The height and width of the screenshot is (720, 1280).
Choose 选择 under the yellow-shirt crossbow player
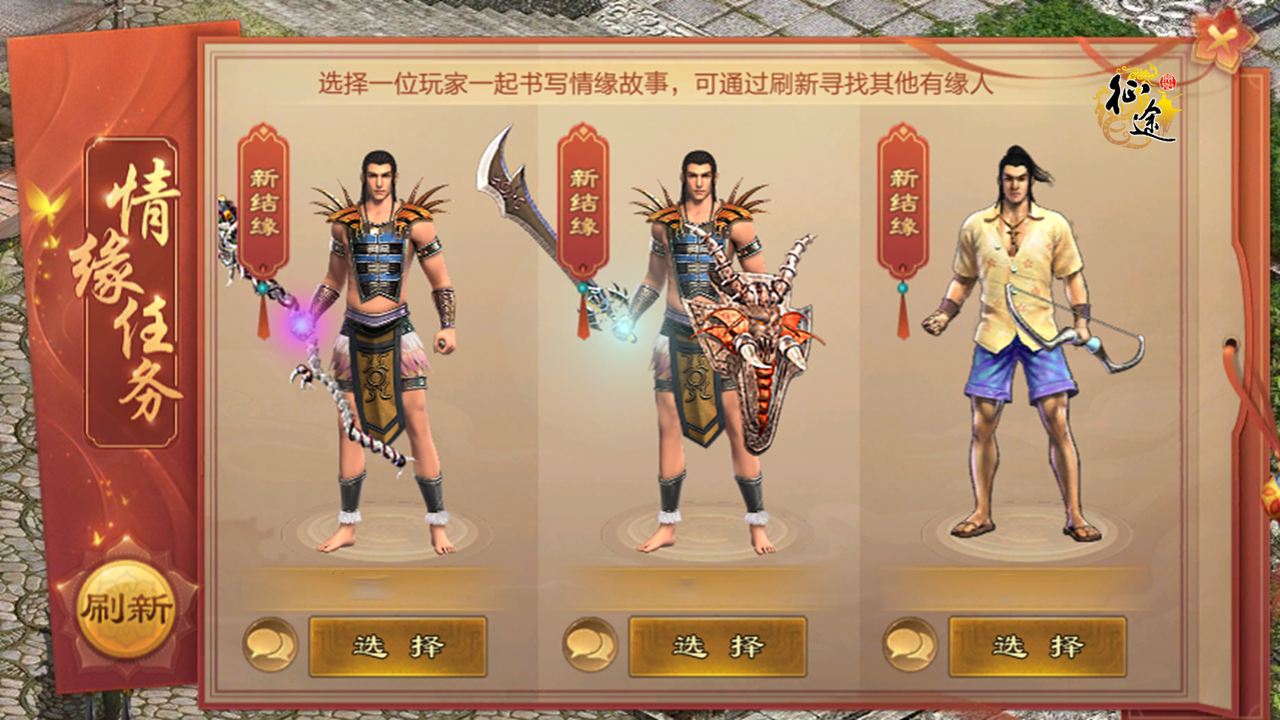[x=1037, y=646]
